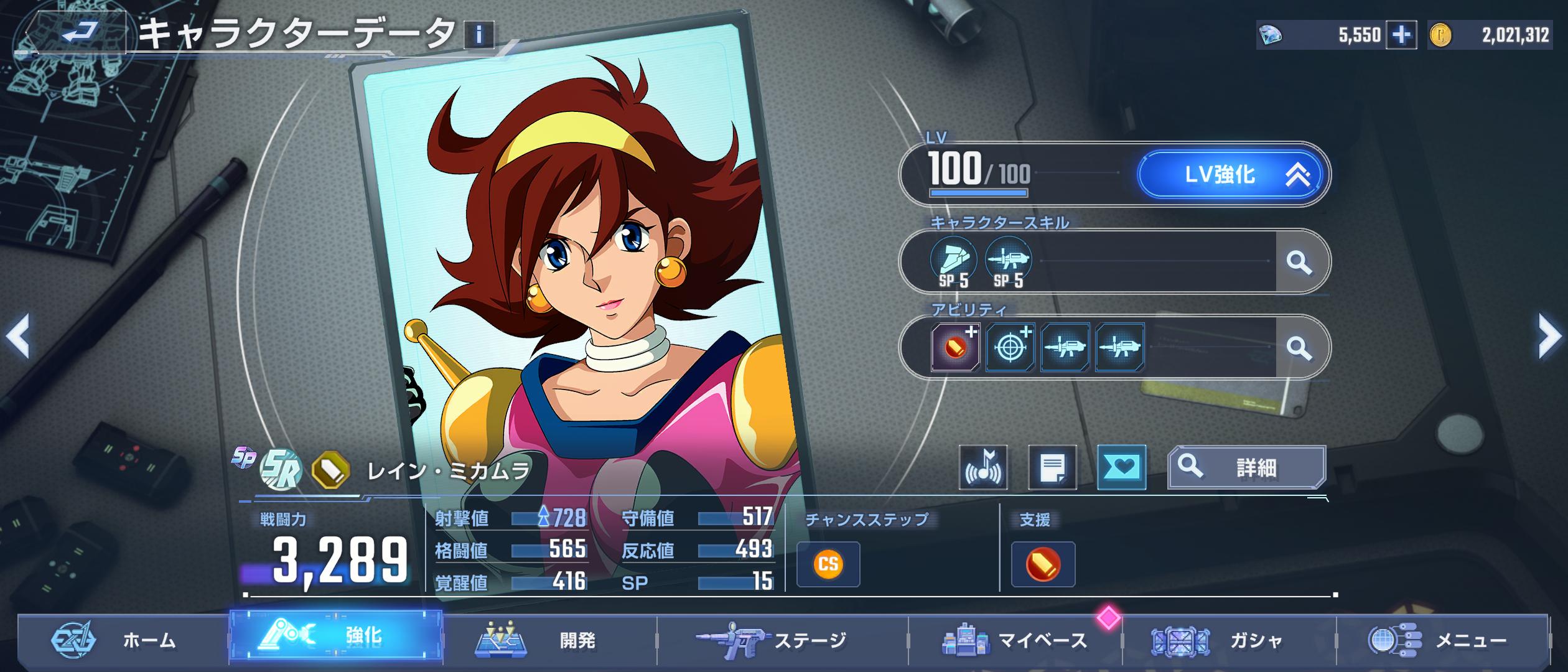
Task: Inspect abilities via magnifier button
Action: [x=1299, y=347]
